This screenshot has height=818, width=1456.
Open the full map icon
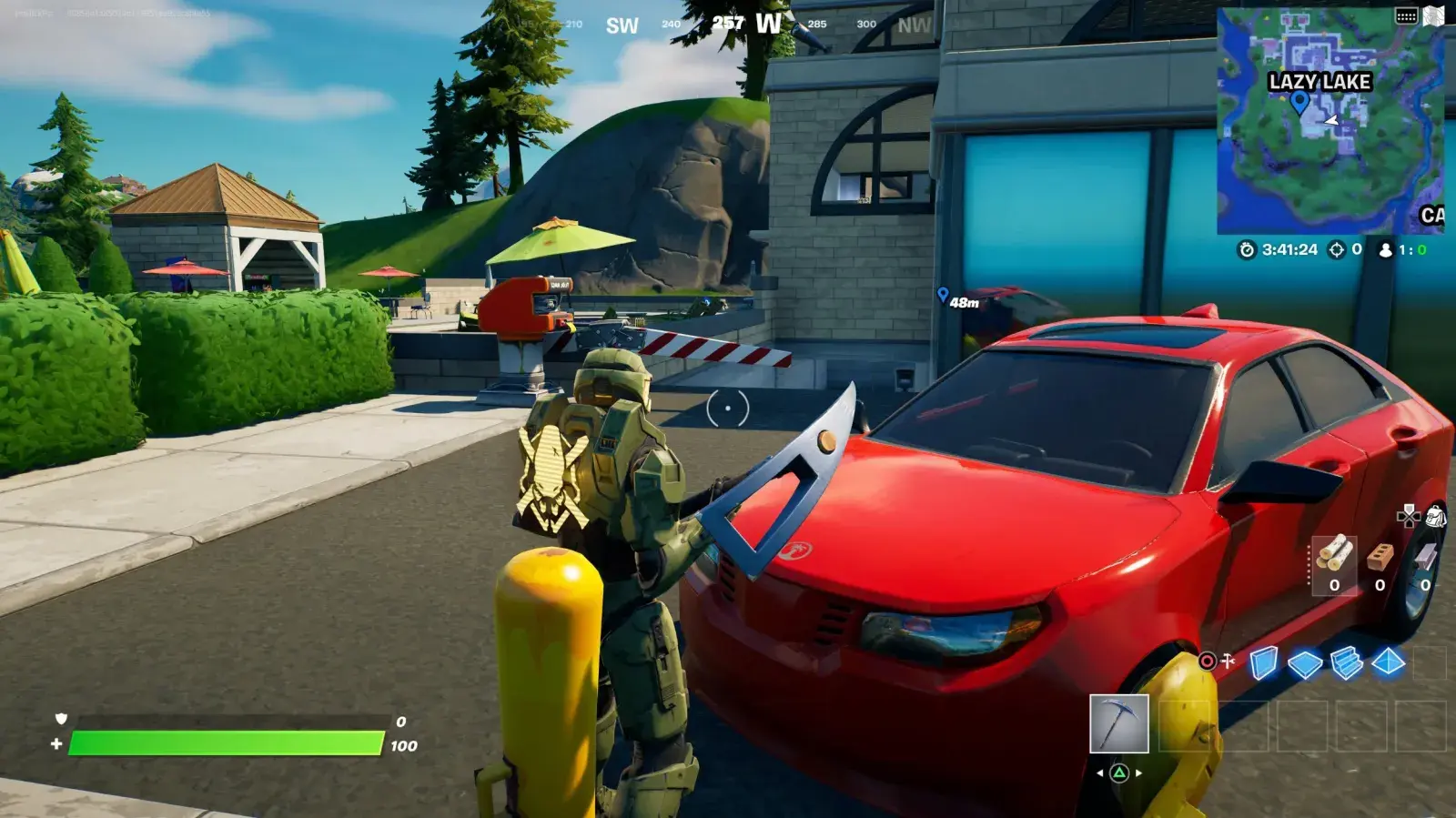coord(1434,15)
